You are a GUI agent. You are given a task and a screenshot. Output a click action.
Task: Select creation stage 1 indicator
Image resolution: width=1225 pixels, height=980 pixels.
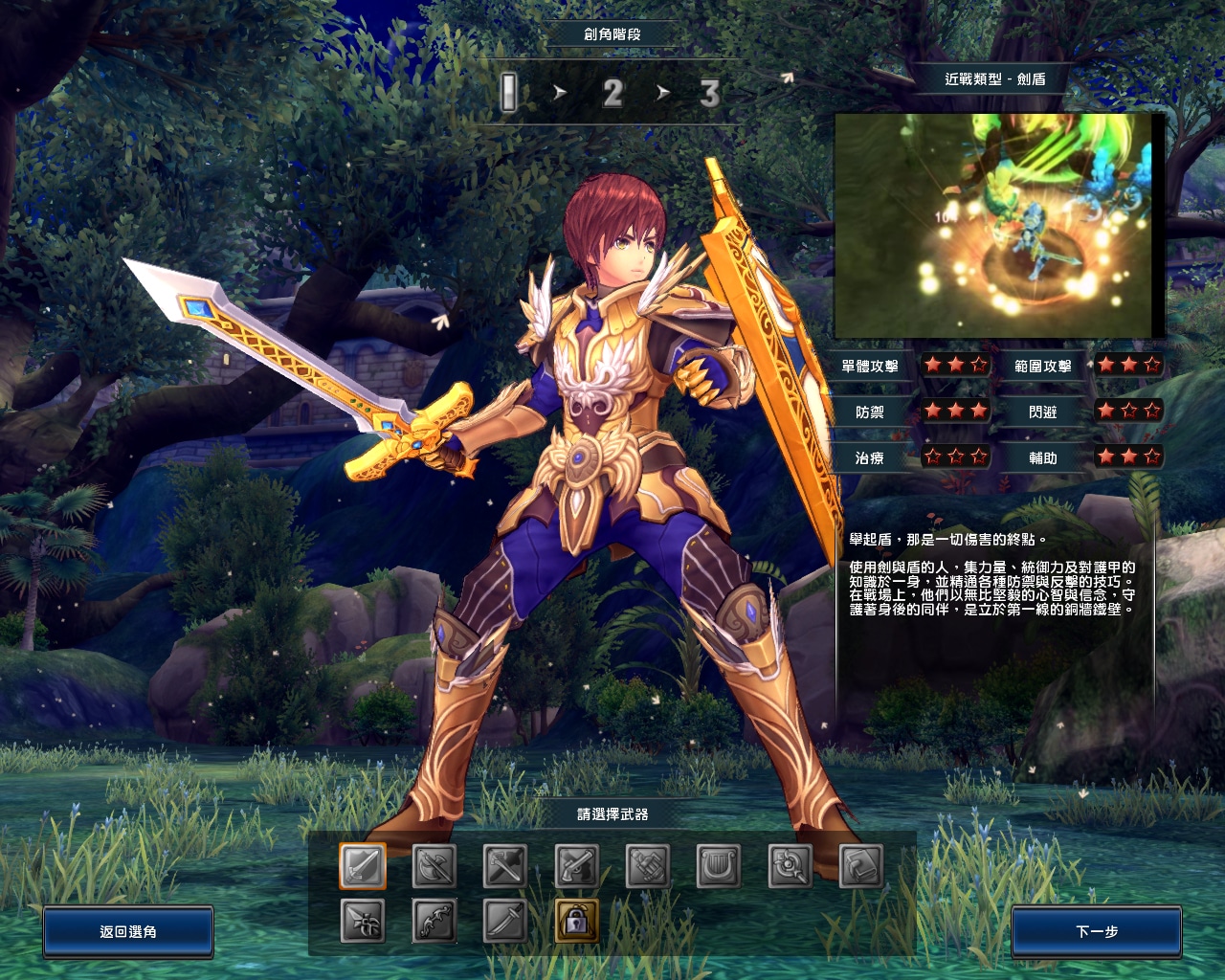pyautogui.click(x=509, y=93)
